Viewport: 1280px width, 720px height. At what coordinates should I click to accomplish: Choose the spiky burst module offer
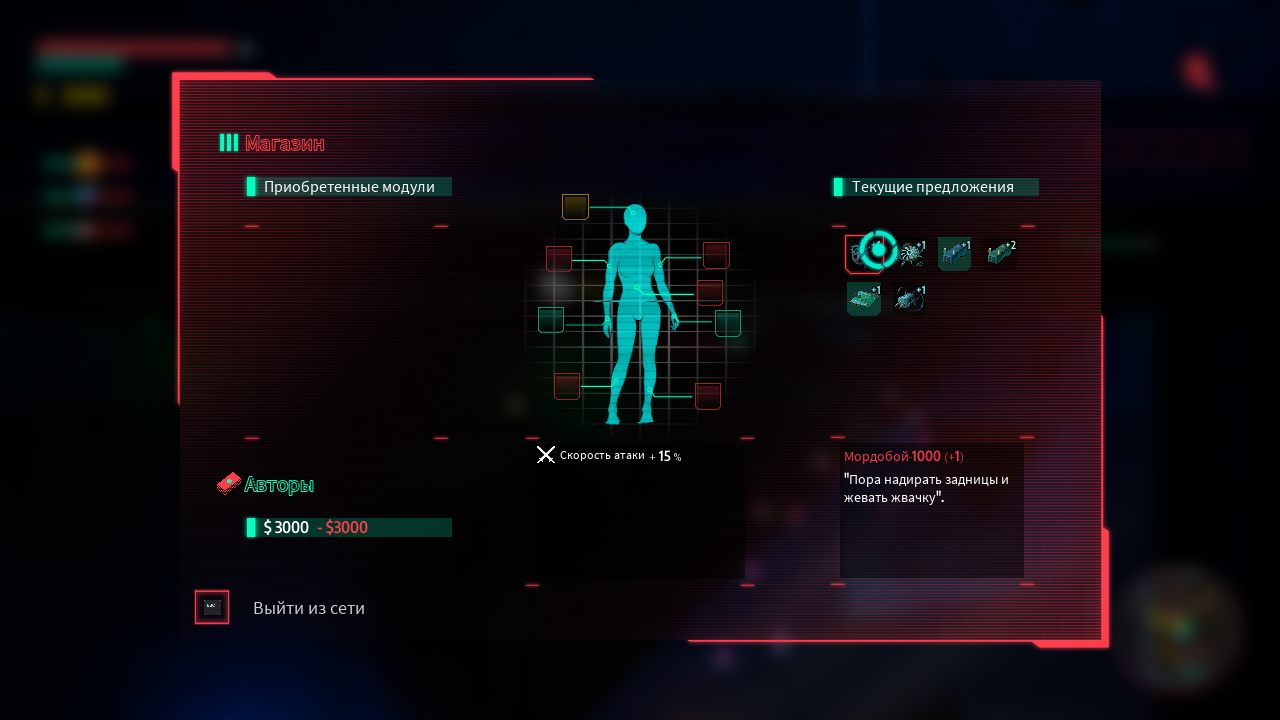[911, 254]
